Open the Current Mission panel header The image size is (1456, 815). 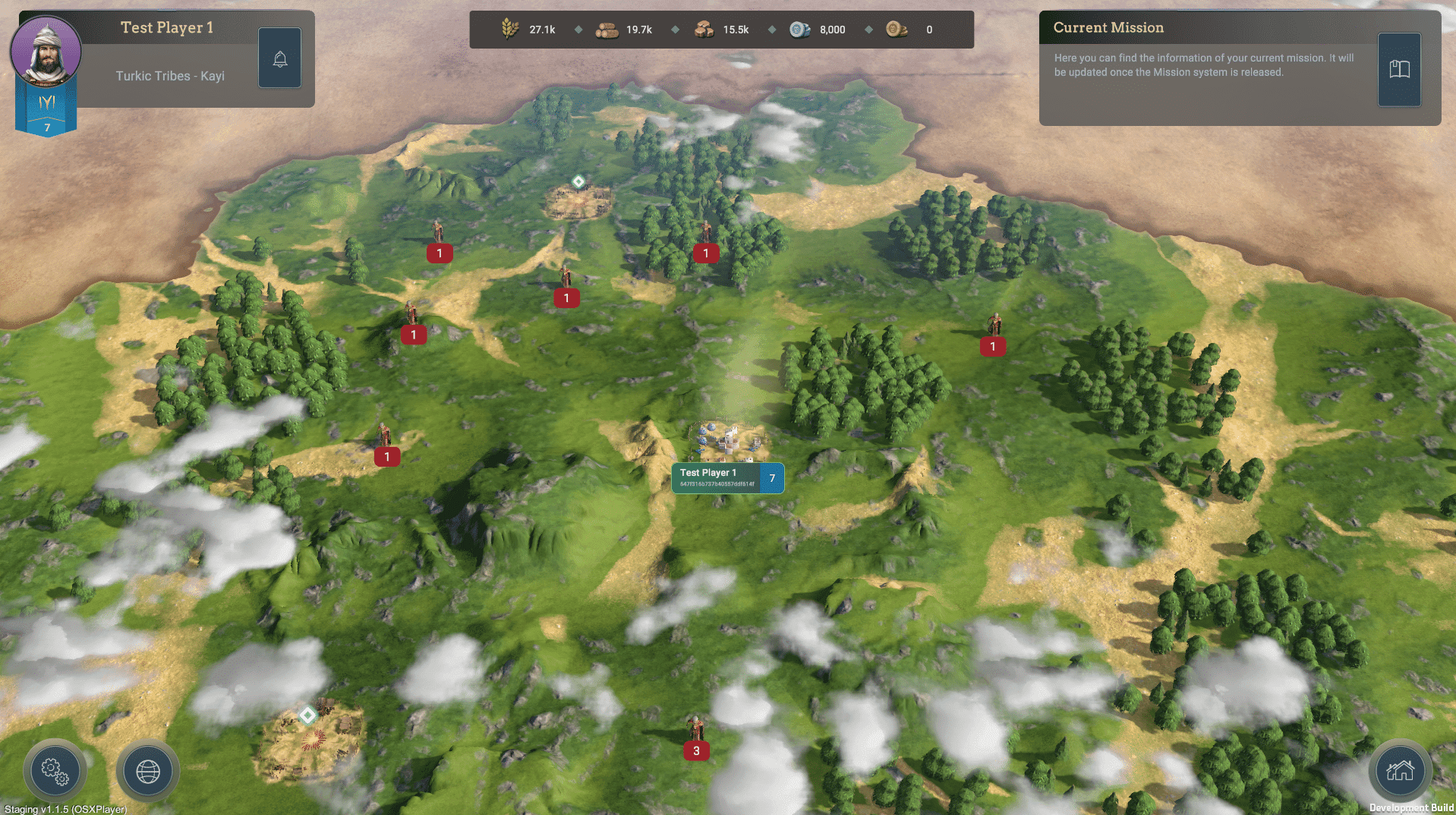(1108, 27)
